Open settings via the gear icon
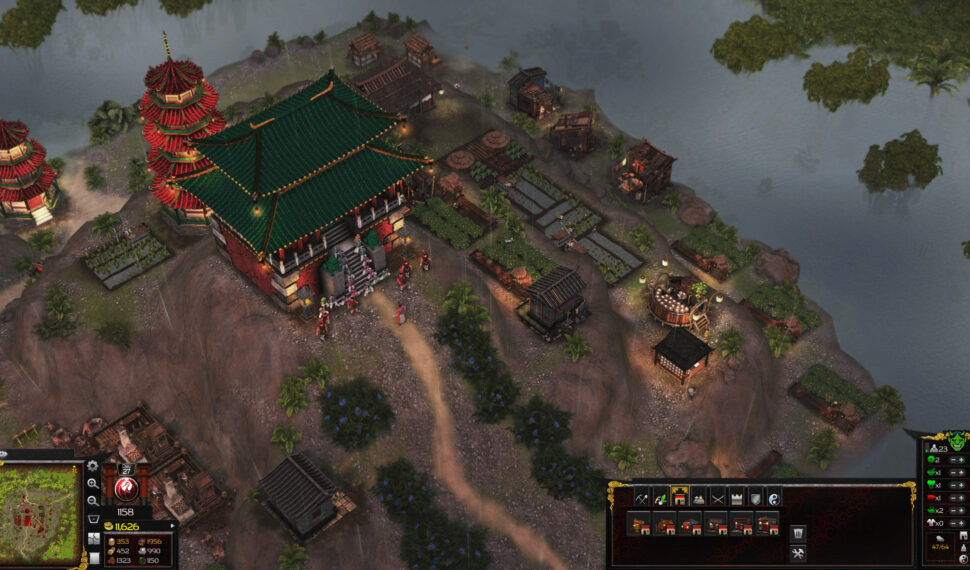The width and height of the screenshot is (970, 570). coord(93,466)
